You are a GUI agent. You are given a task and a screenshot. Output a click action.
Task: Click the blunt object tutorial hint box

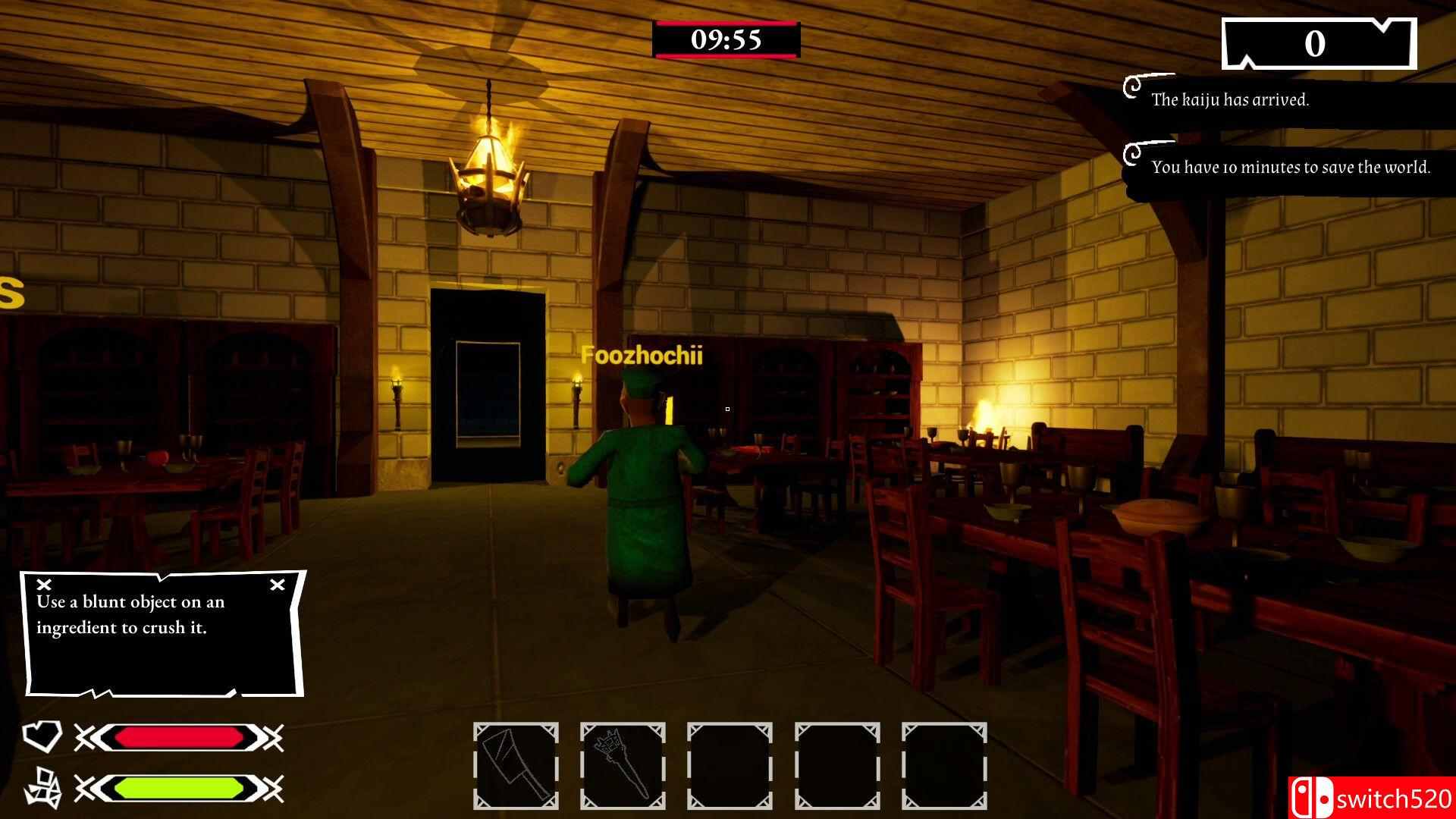163,633
